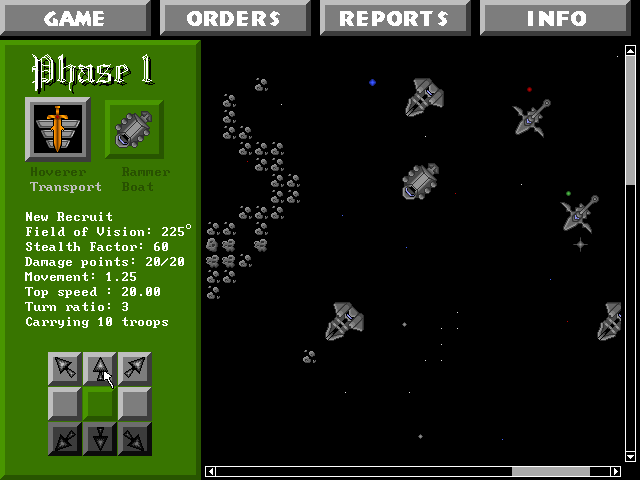Open the GAME menu
The width and height of the screenshot is (640, 480).
(x=75, y=18)
